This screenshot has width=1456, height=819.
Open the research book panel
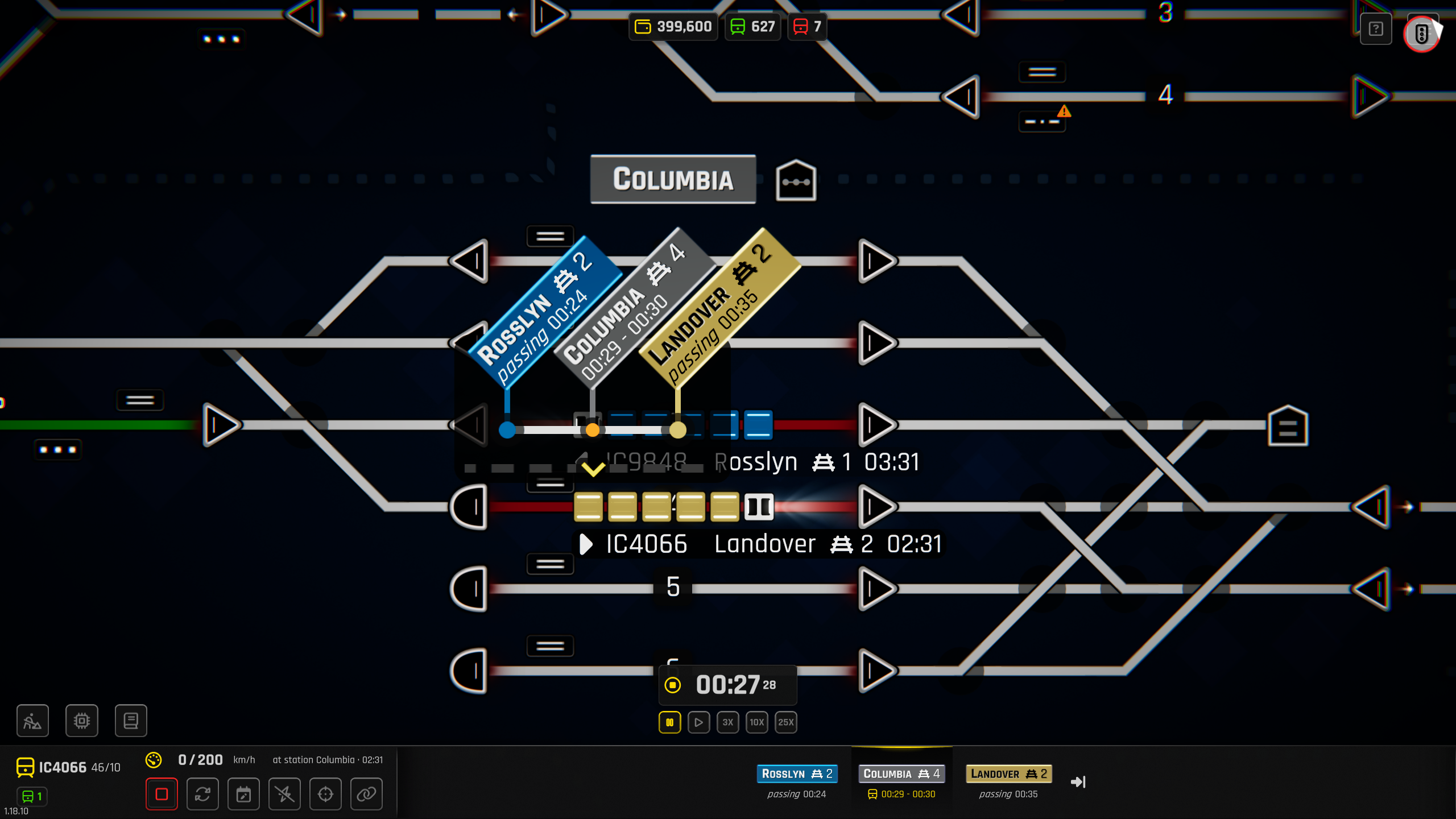(131, 721)
